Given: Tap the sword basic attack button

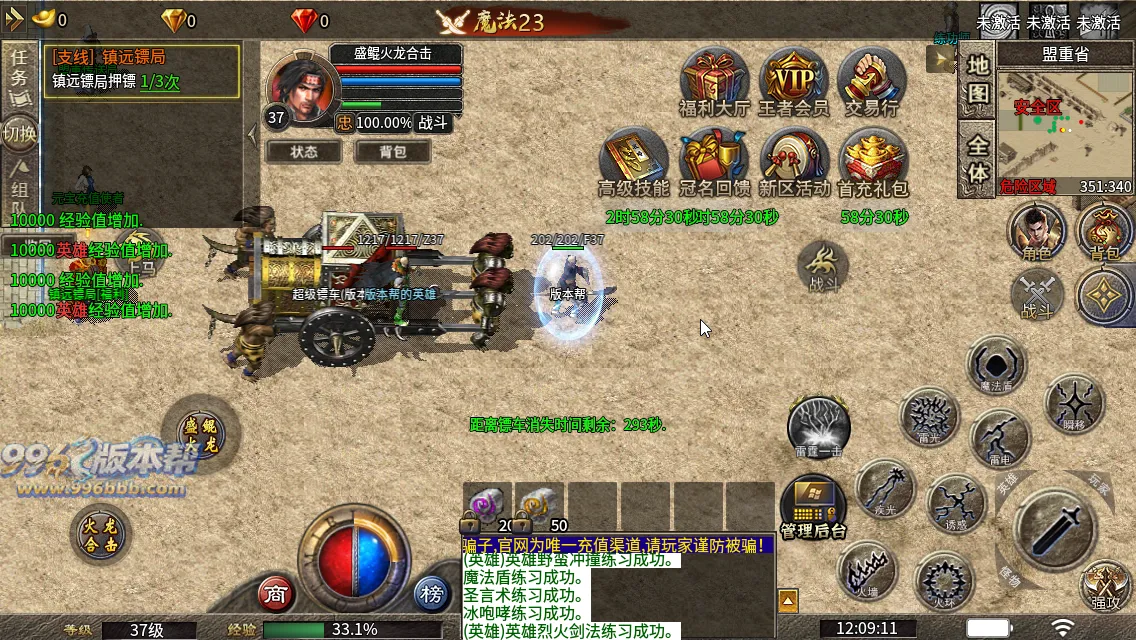Looking at the screenshot, I should tap(1055, 527).
